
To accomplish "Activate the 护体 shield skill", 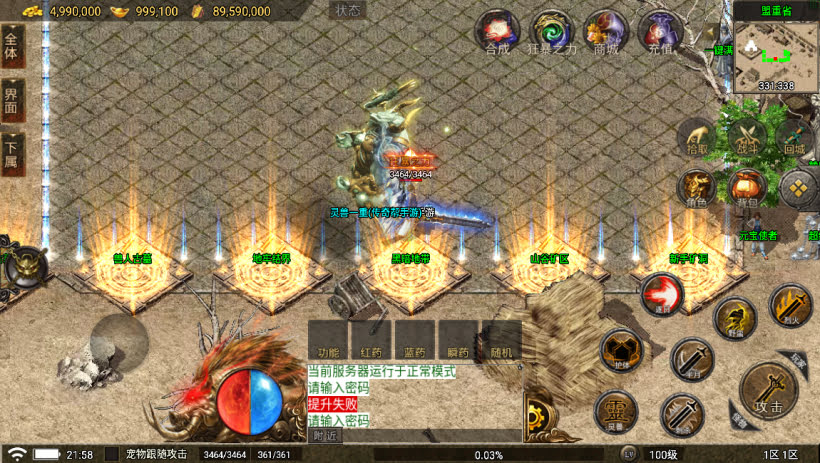I will [x=621, y=352].
